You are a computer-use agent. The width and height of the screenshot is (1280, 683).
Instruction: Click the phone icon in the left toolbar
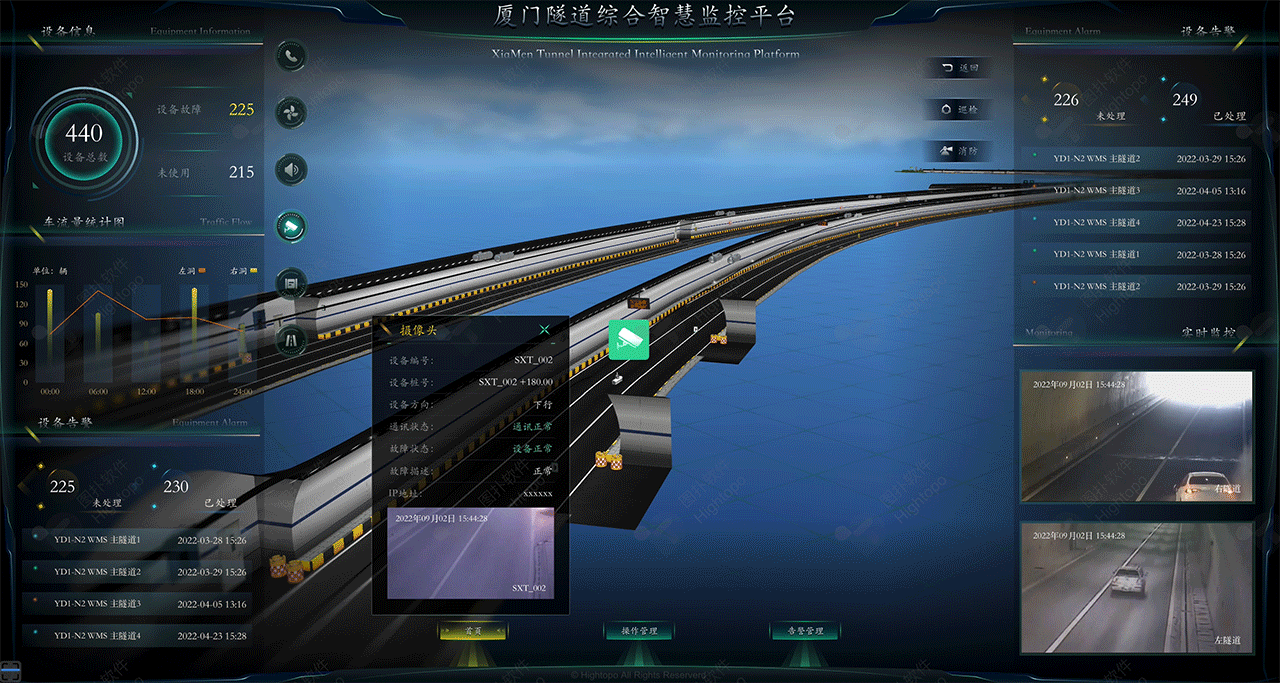pos(291,57)
